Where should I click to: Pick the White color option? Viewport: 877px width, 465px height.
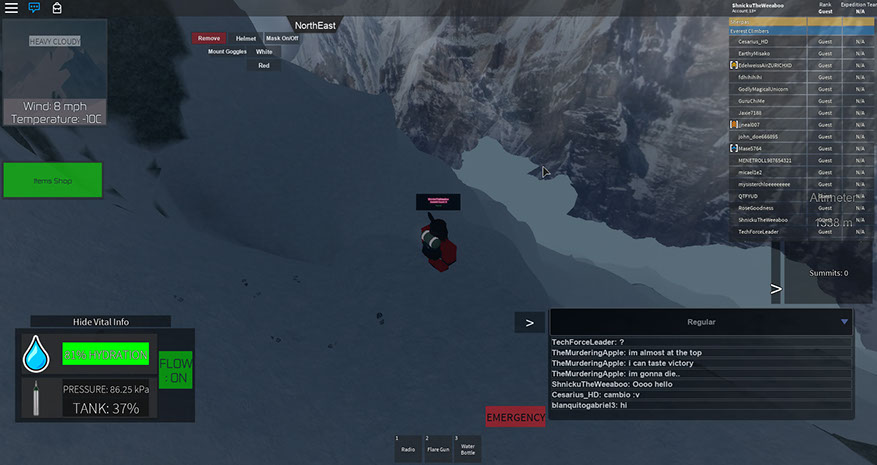(264, 51)
